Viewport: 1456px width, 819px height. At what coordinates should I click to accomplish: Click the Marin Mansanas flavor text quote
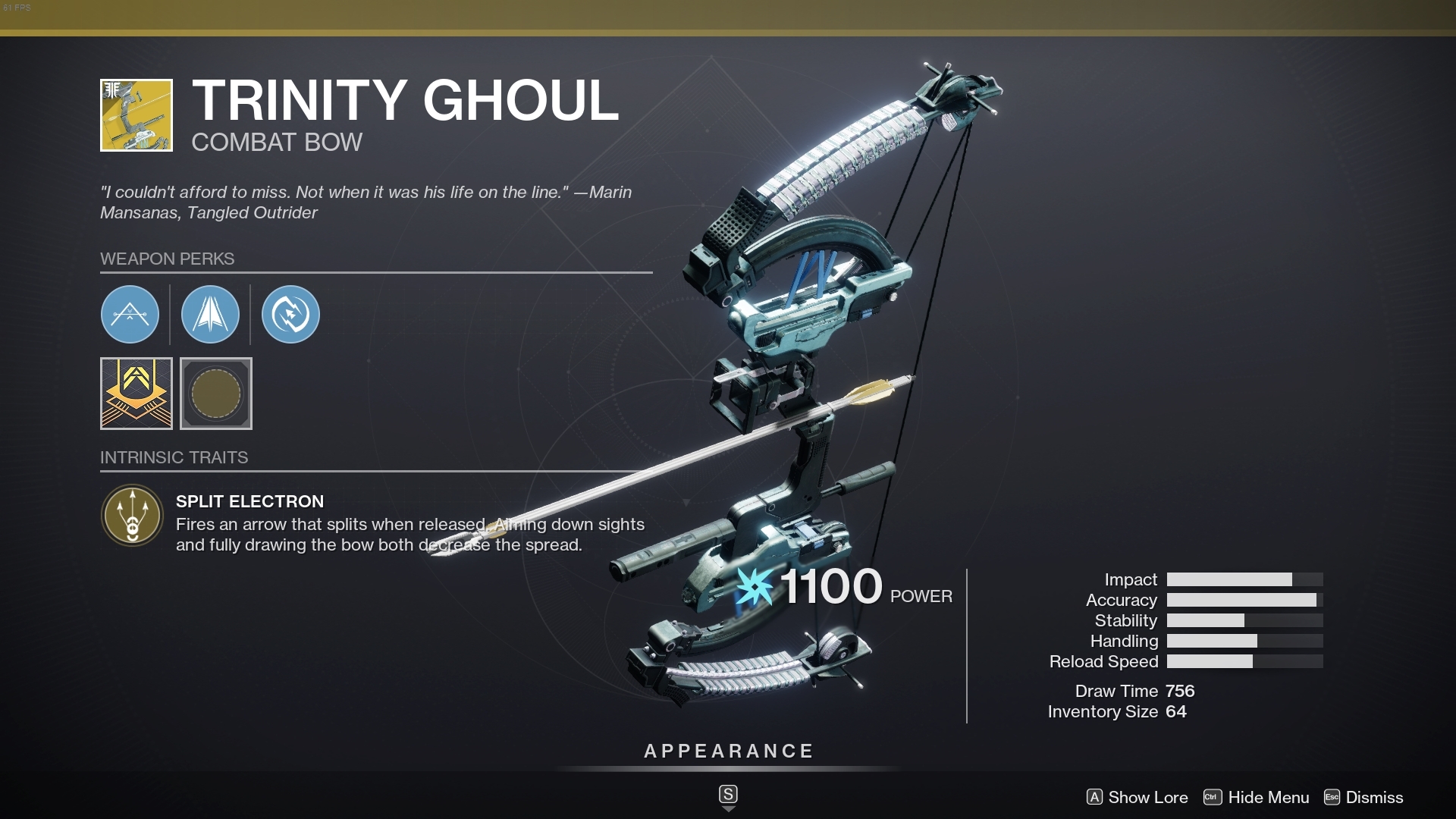[366, 202]
